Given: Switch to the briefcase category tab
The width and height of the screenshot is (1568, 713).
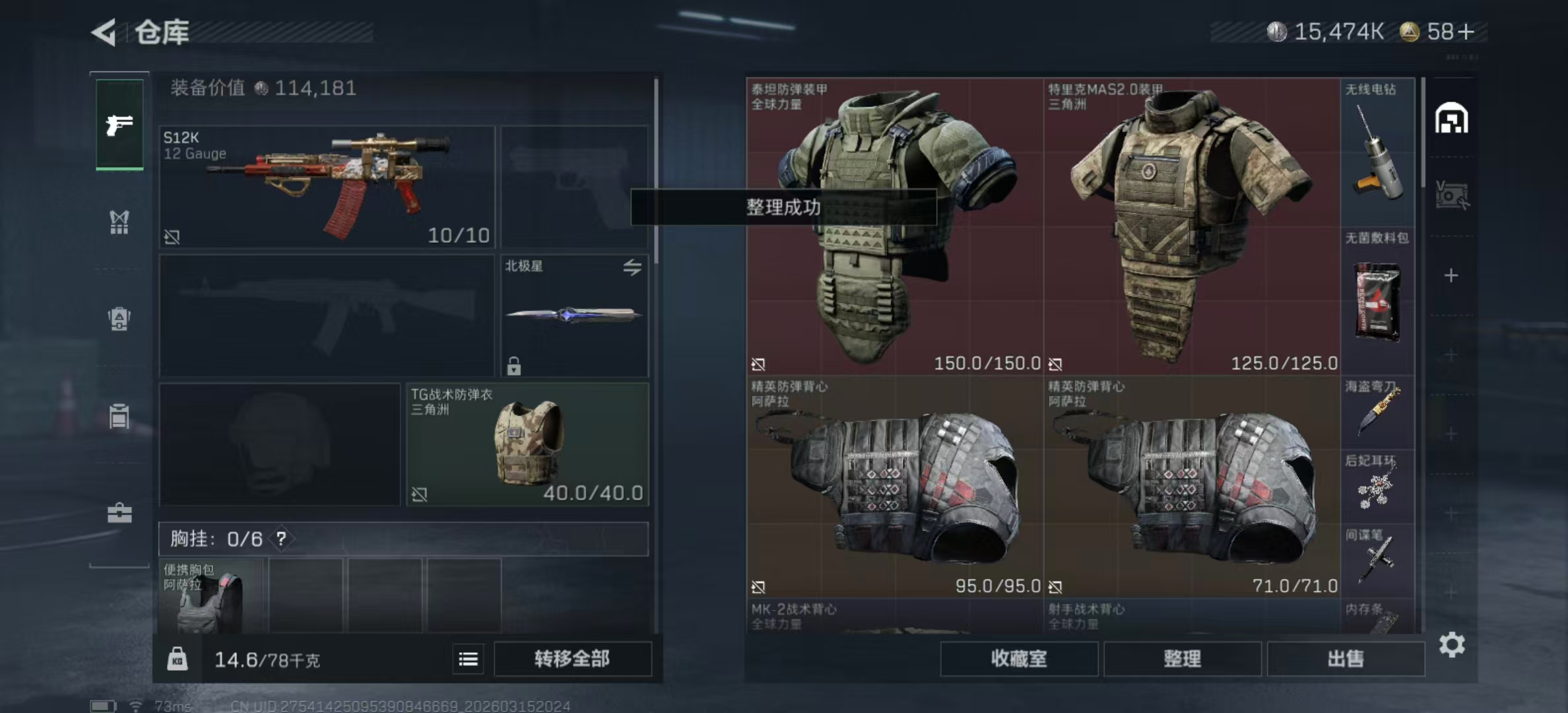Looking at the screenshot, I should coord(119,513).
